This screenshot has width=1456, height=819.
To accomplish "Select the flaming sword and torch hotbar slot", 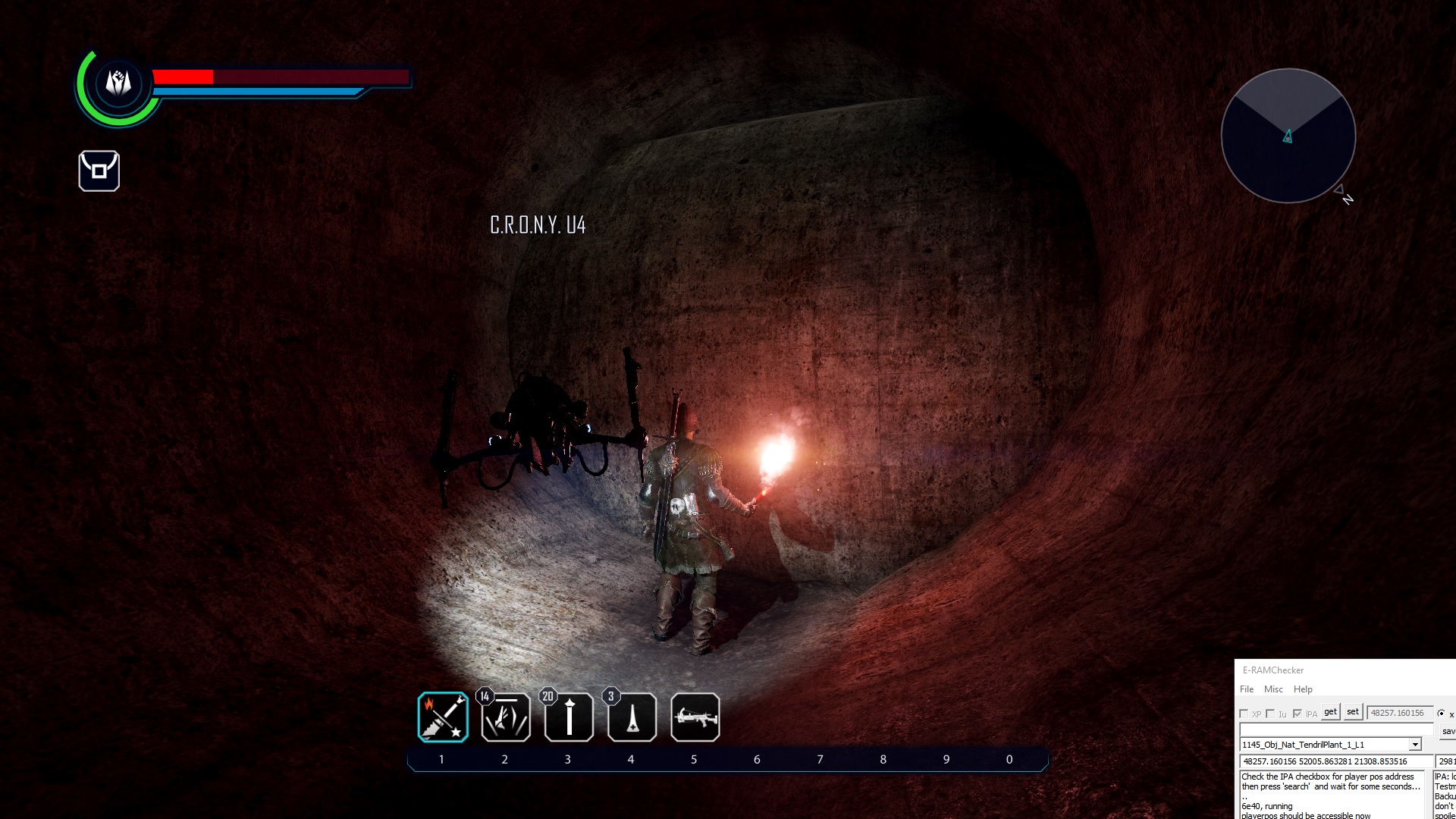I will pyautogui.click(x=443, y=717).
